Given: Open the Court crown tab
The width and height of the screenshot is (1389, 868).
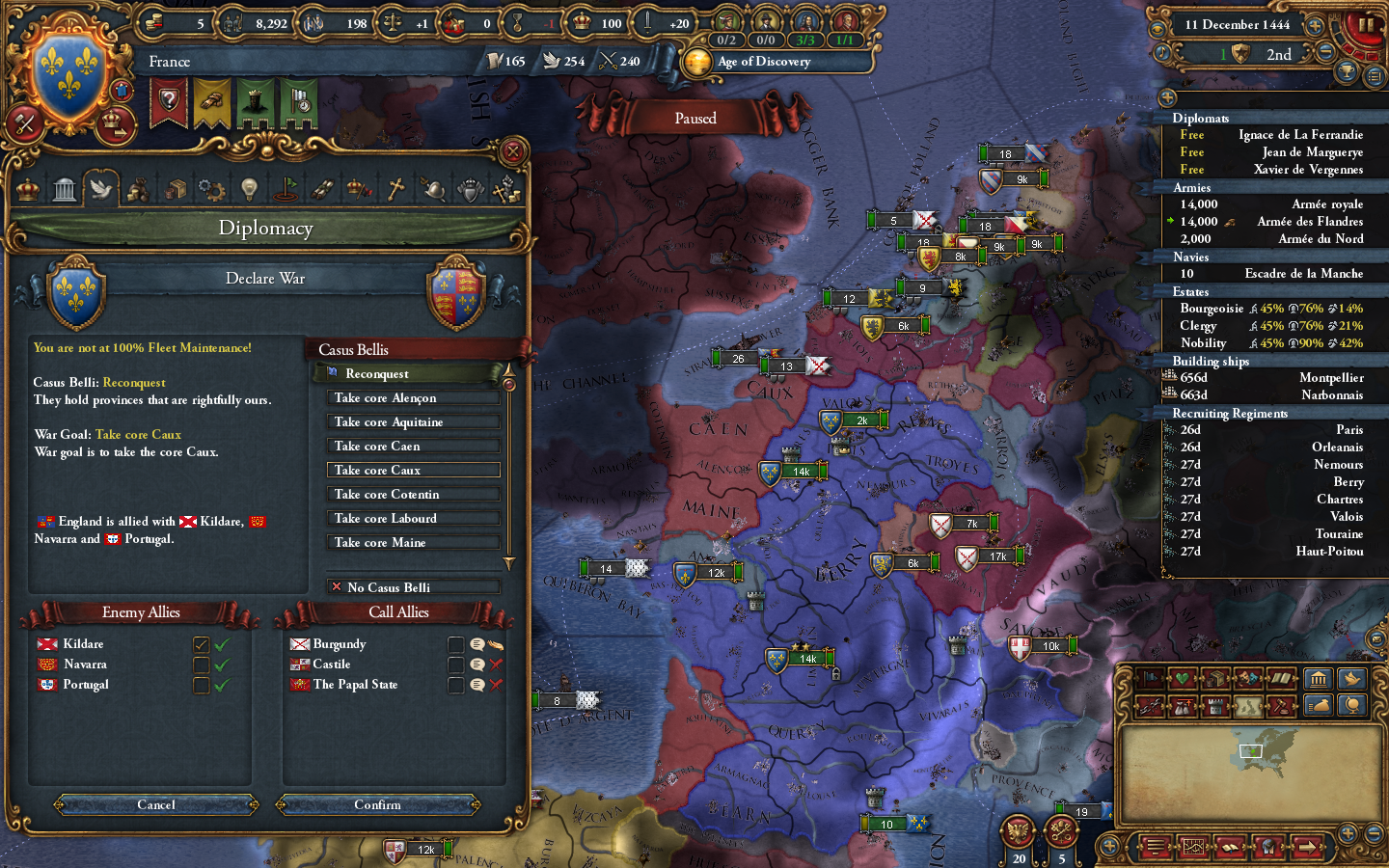Looking at the screenshot, I should (x=26, y=188).
